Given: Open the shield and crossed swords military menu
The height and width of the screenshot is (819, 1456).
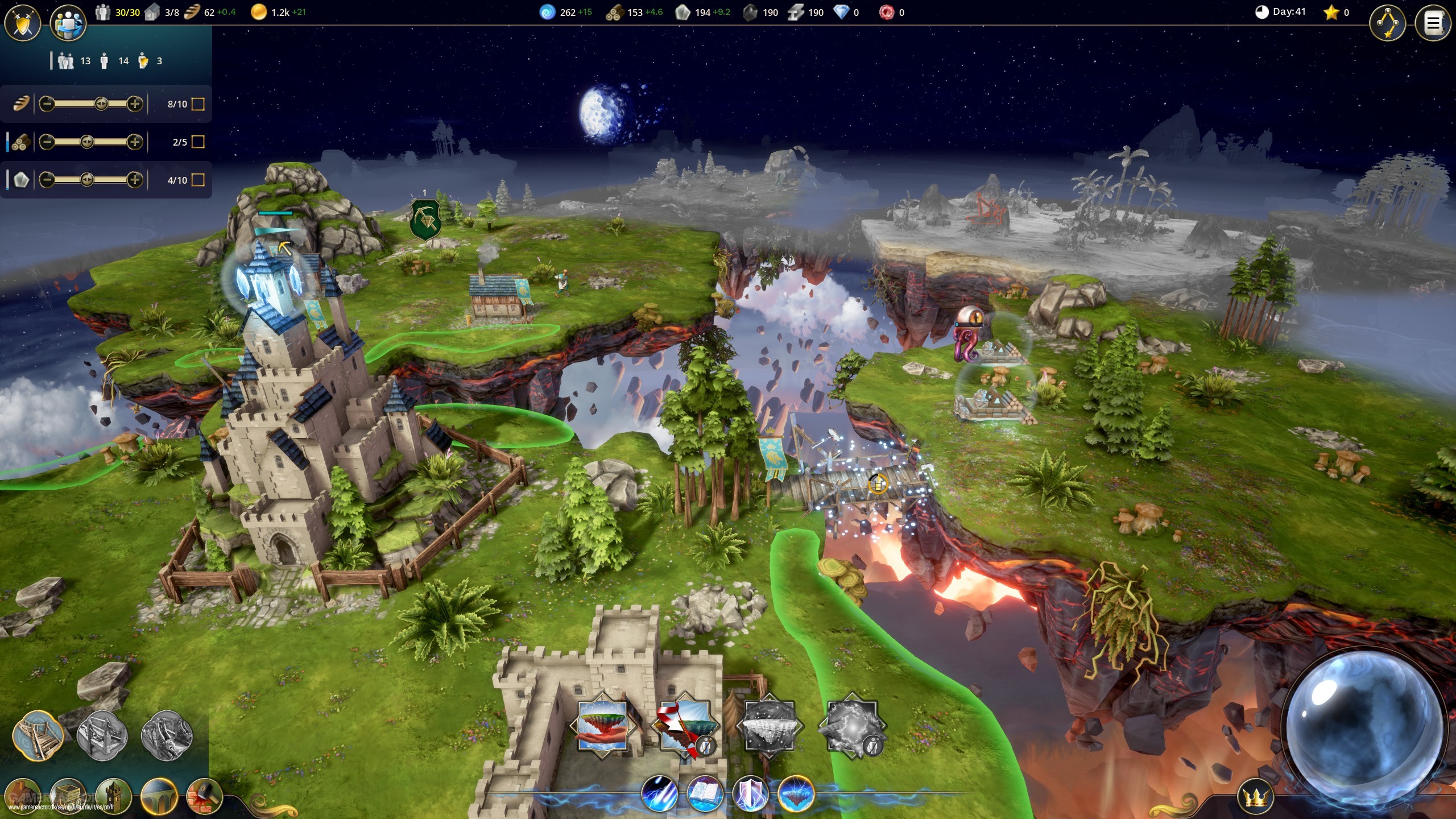Looking at the screenshot, I should click(23, 23).
